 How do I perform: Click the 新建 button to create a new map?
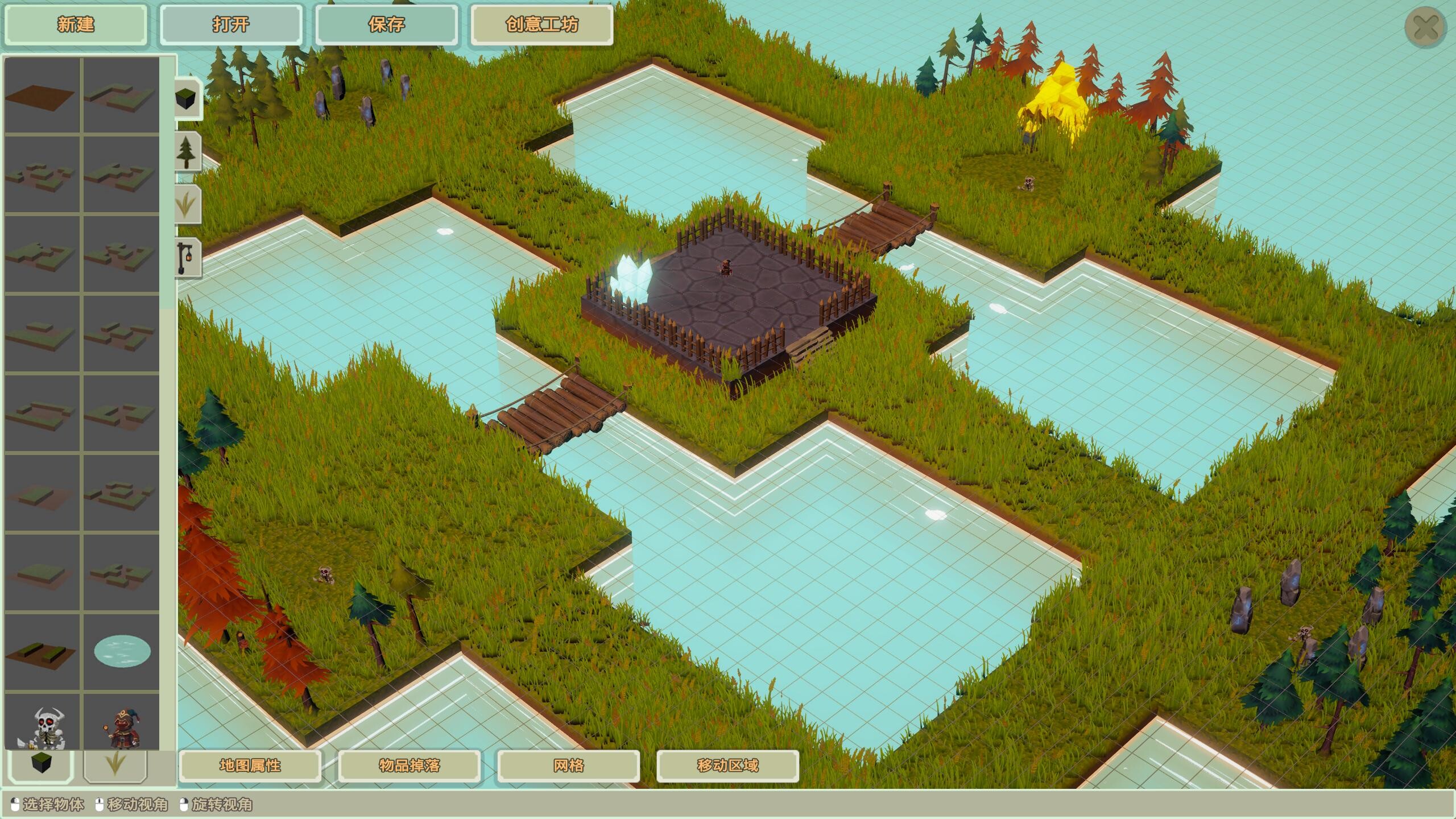tap(76, 25)
